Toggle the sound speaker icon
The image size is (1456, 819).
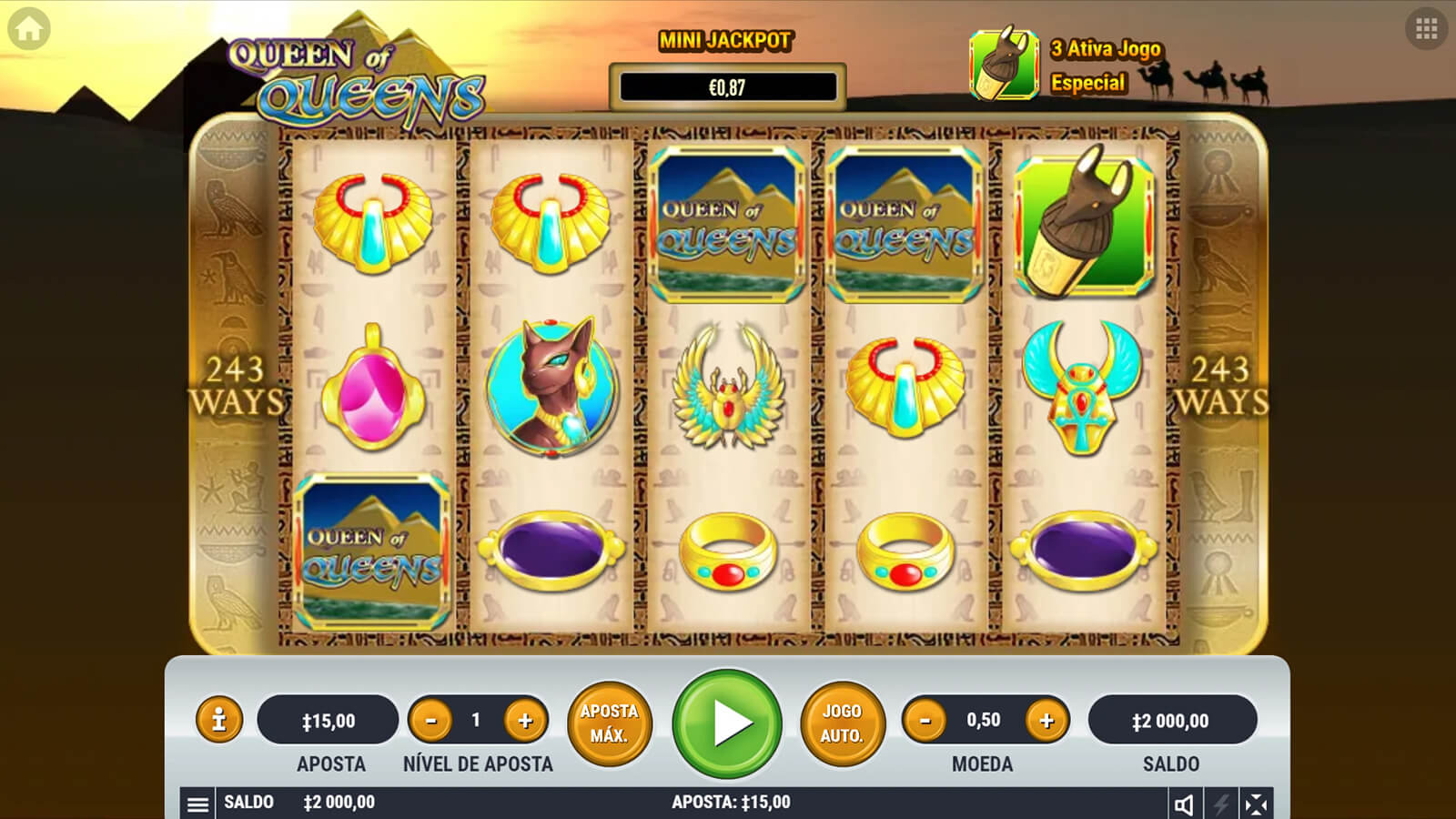(x=1184, y=804)
